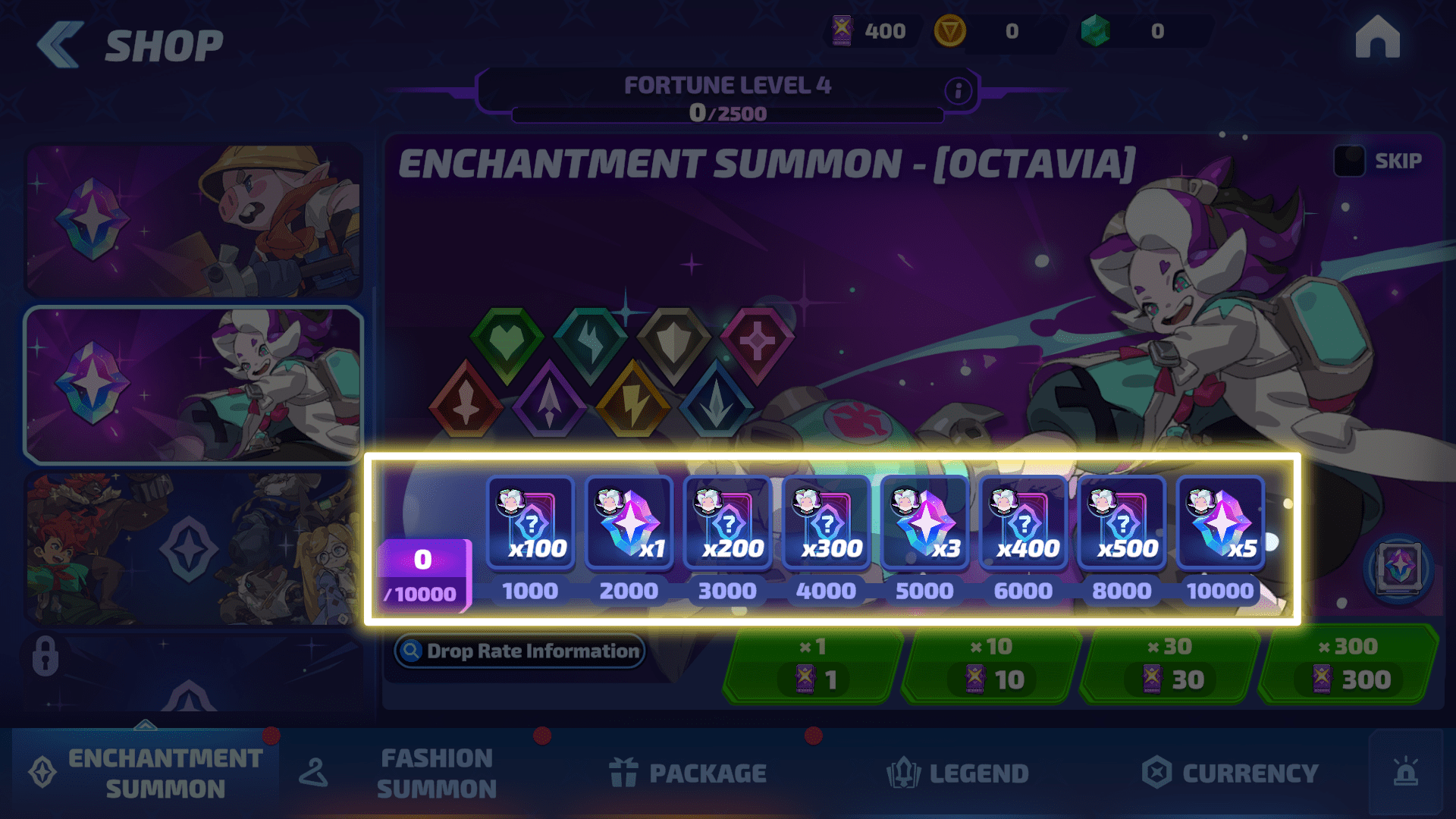Select the Octavia summon banner
The image size is (1456, 819).
[193, 384]
